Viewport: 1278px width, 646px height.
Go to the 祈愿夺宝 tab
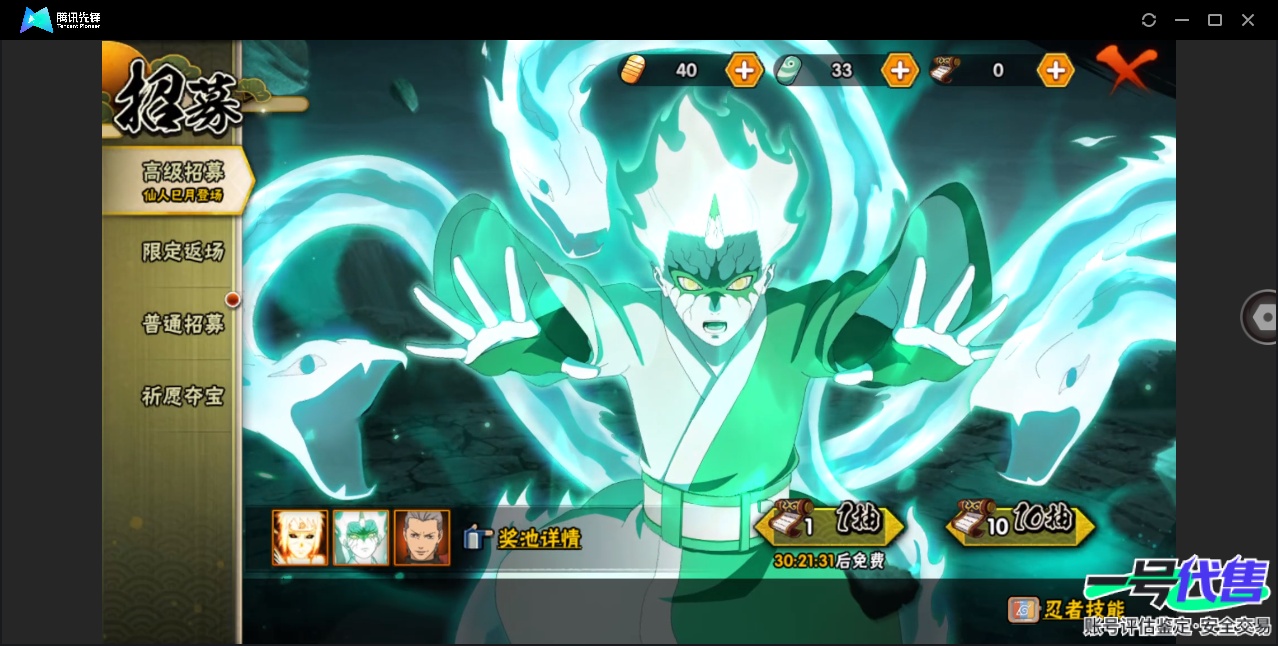(182, 397)
